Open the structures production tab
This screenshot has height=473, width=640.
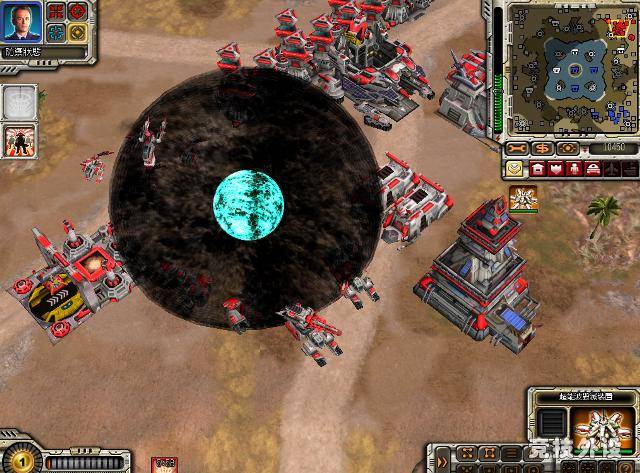(538, 167)
